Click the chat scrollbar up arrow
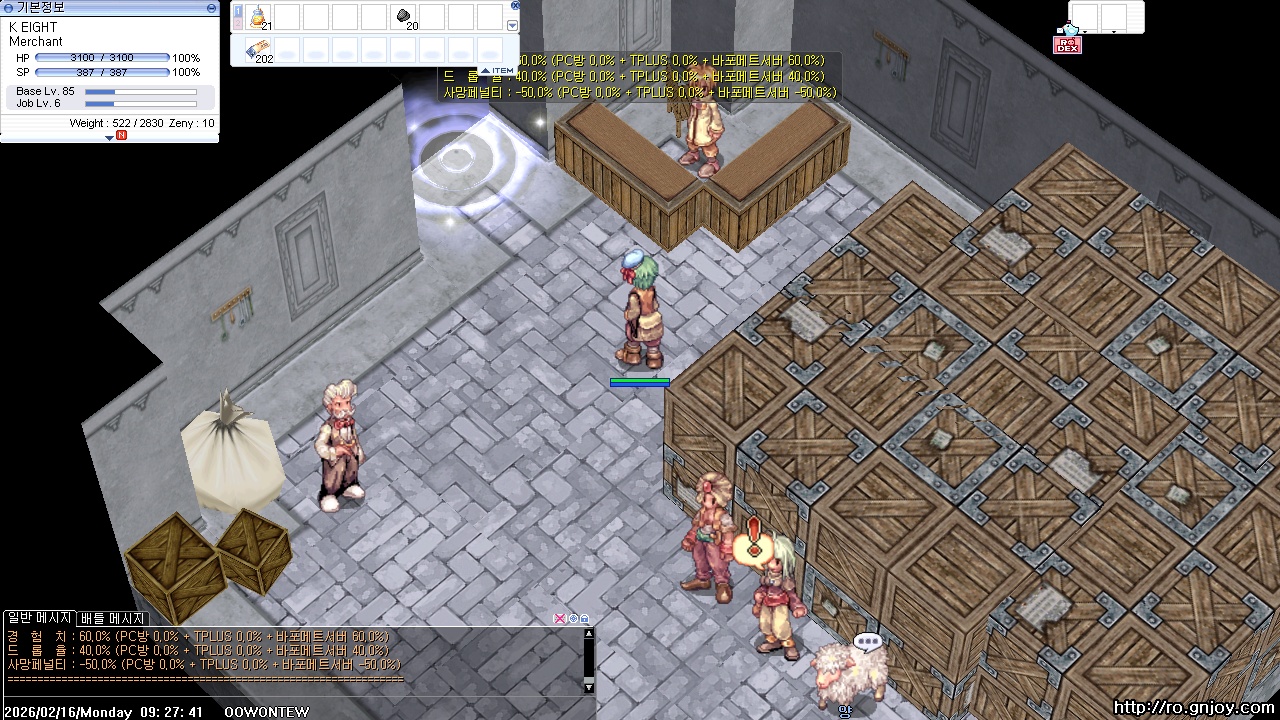The height and width of the screenshot is (720, 1280). [x=589, y=633]
